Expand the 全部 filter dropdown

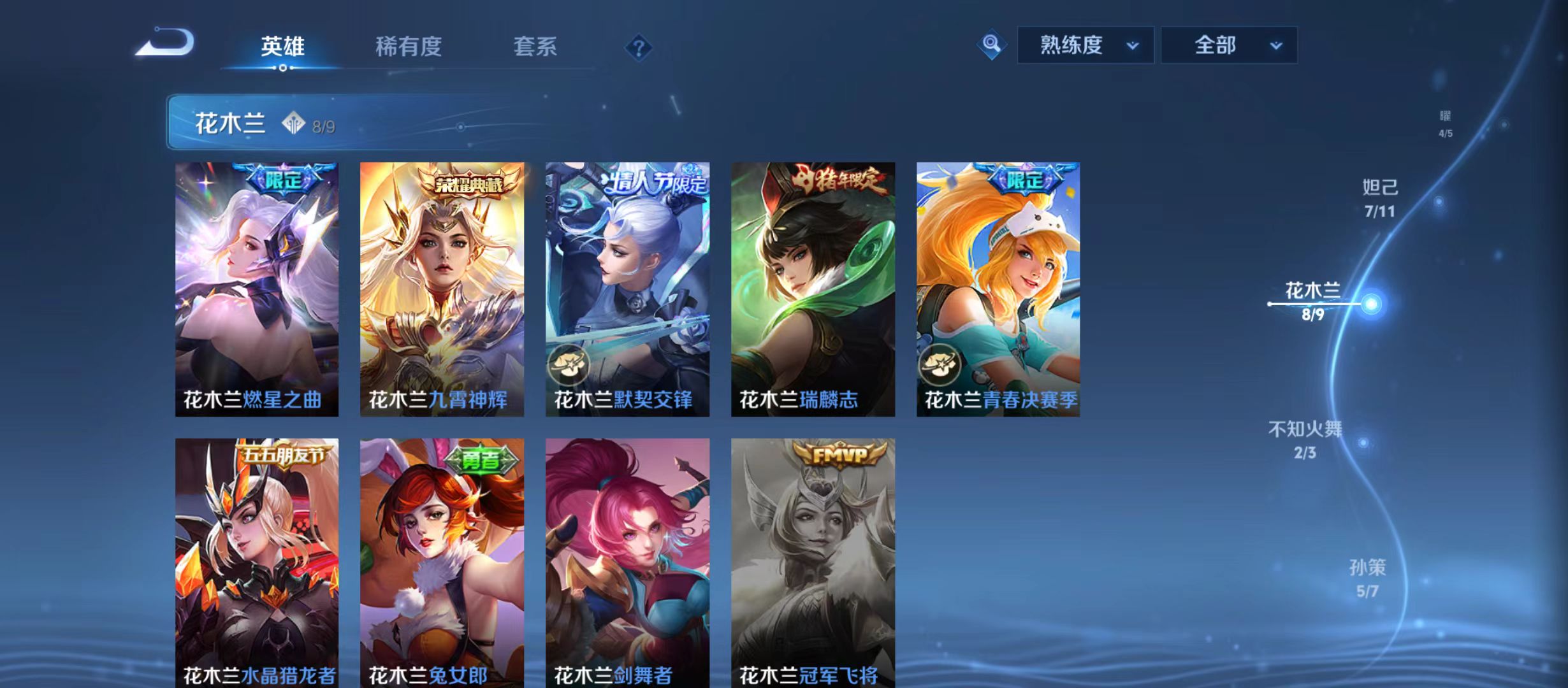click(1228, 45)
